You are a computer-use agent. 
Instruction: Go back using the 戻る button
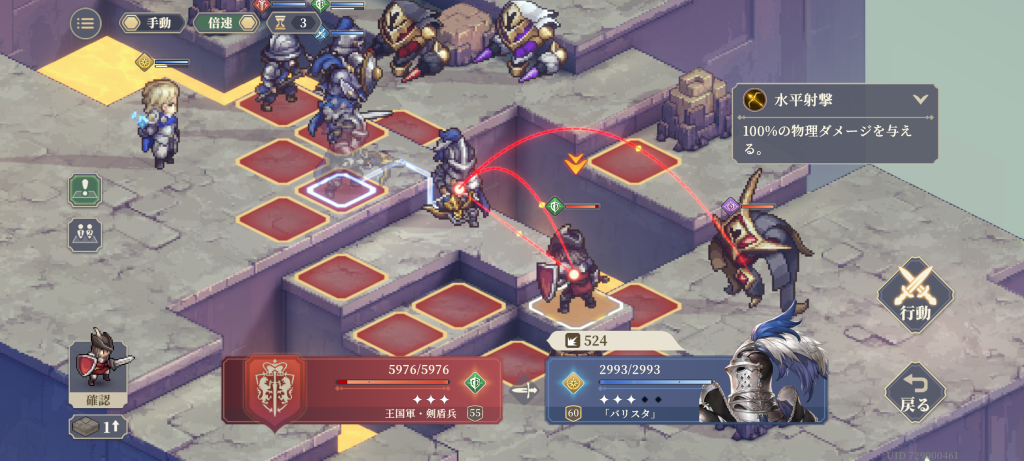click(x=914, y=390)
